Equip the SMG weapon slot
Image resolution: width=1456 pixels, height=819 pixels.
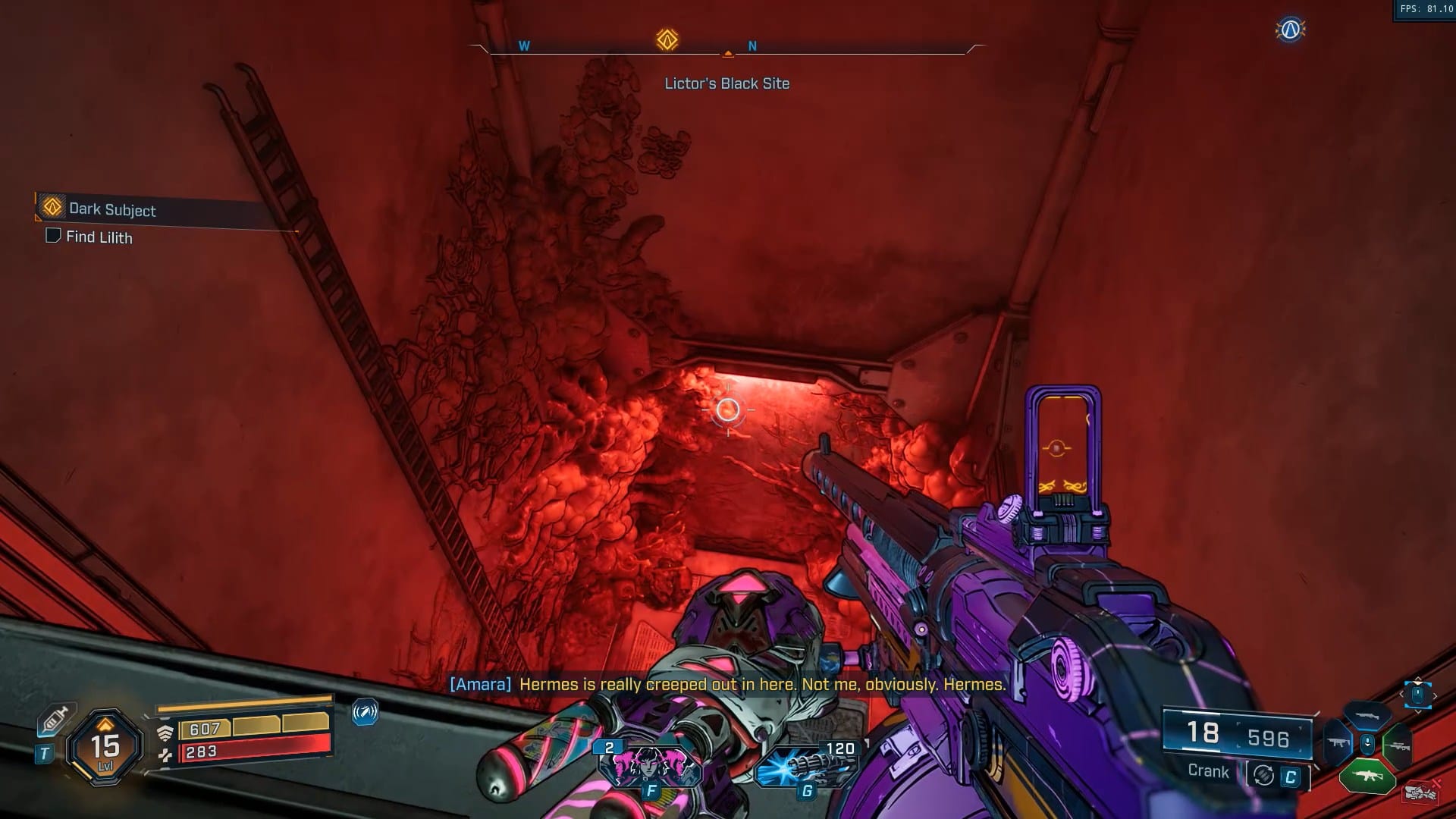tap(1338, 743)
